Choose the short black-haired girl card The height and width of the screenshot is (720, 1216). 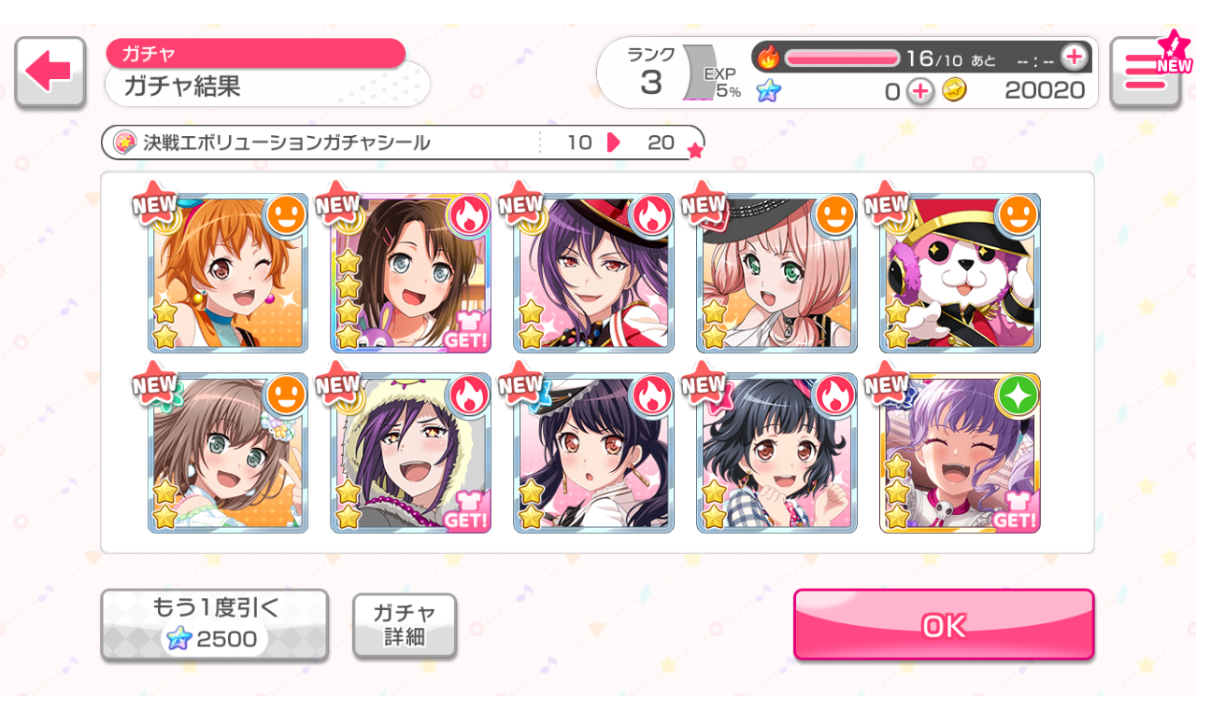tap(777, 453)
